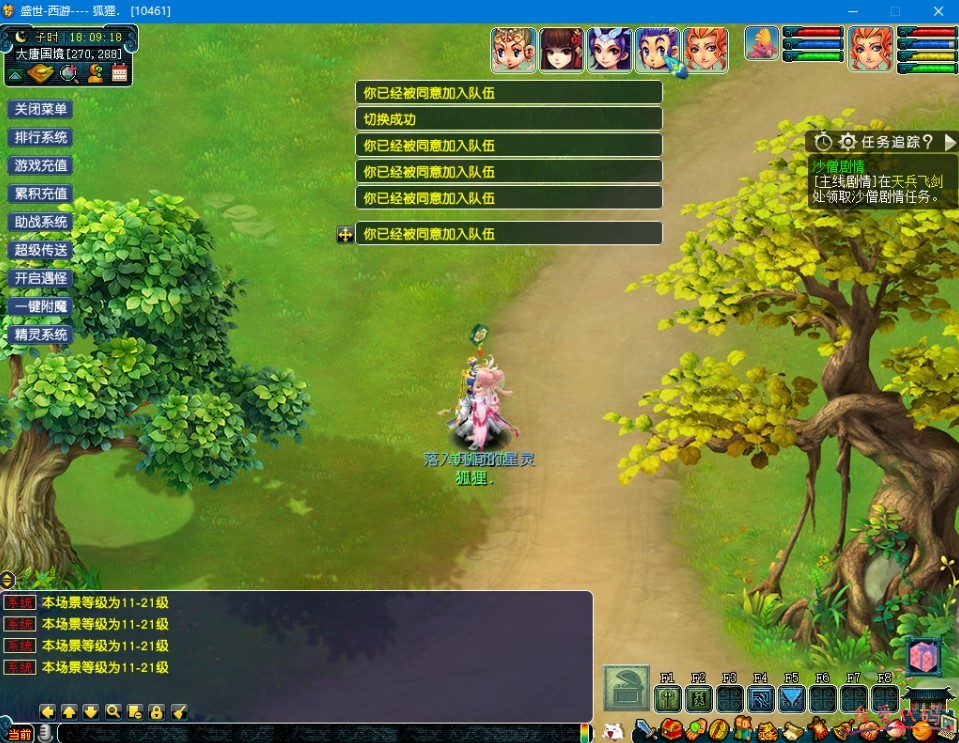This screenshot has width=959, height=743.
Task: Minimize the game window
Action: [x=851, y=11]
